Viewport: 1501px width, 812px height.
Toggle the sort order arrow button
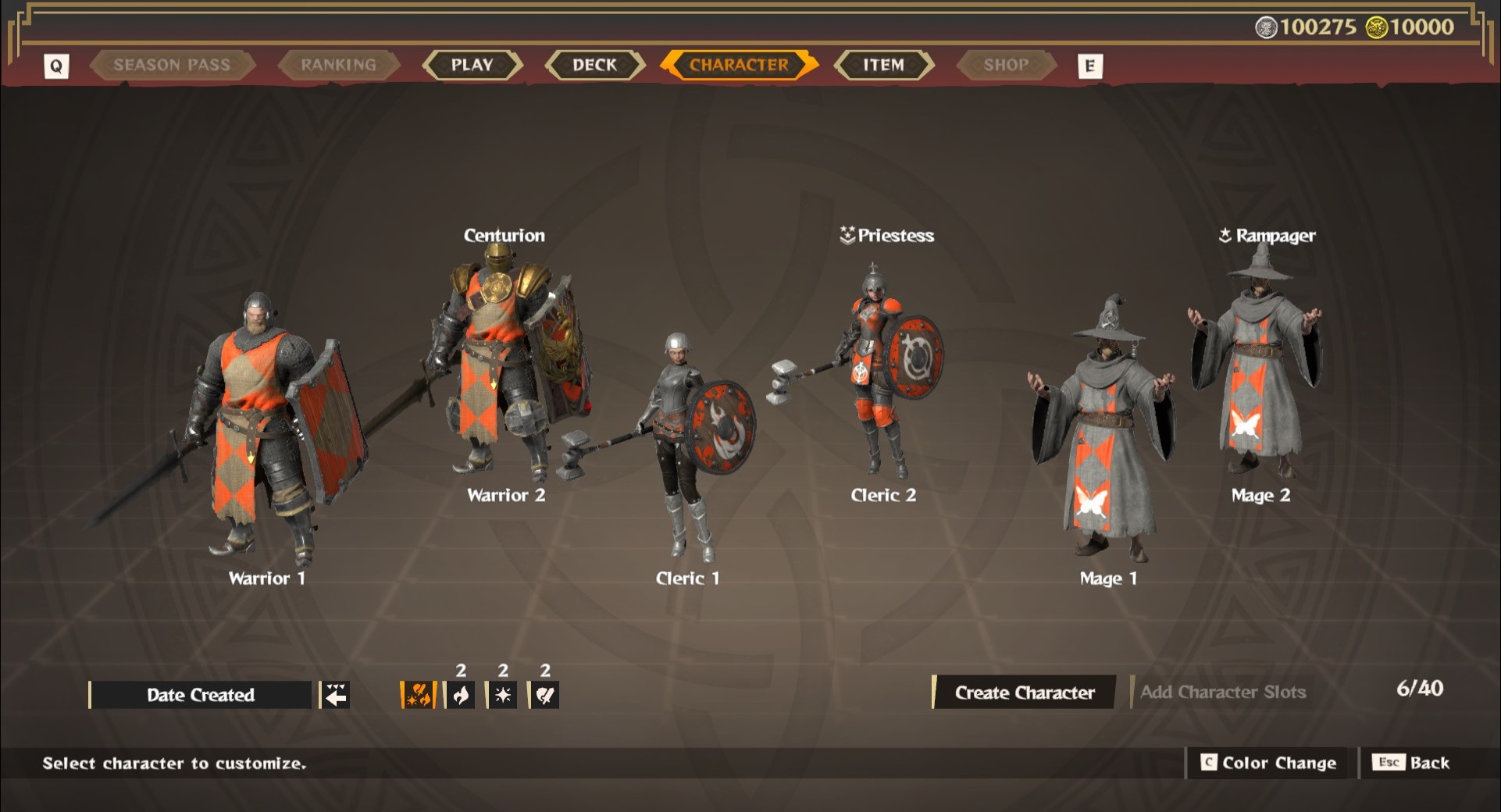336,695
